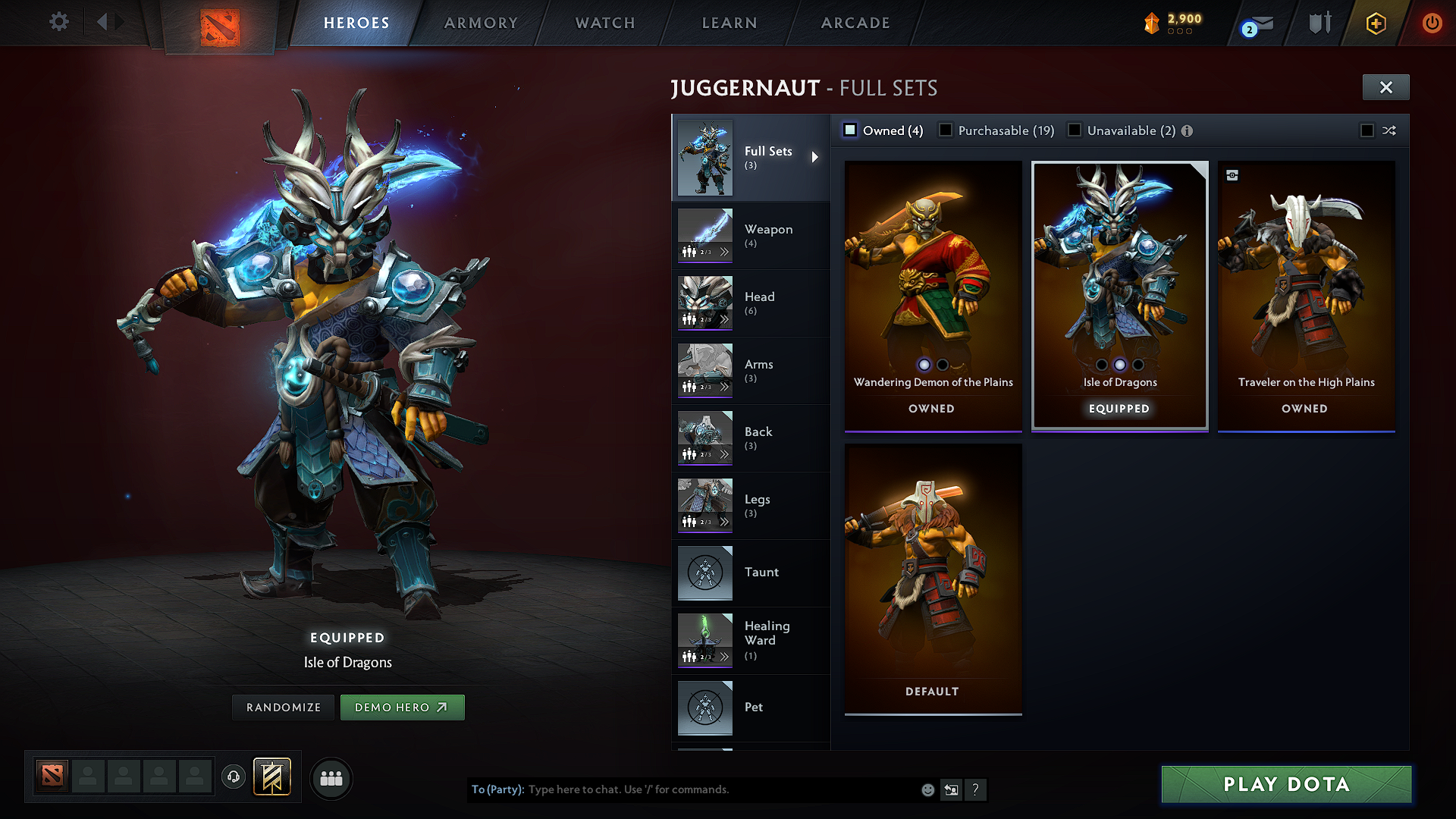Open the settings gear icon
Screen dimensions: 1456x819
pyautogui.click(x=58, y=22)
